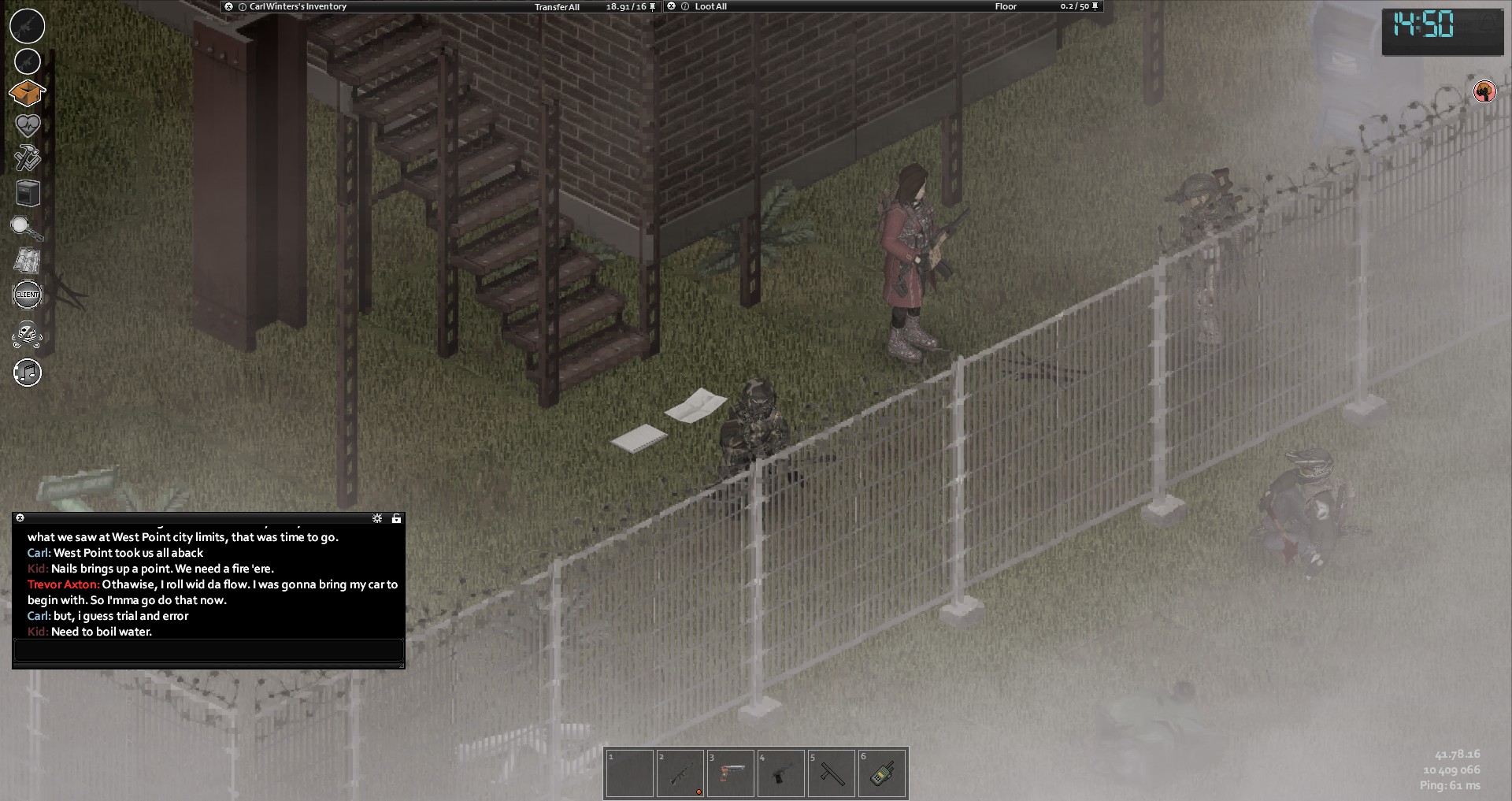Click the furniture moving icon
Image resolution: width=1512 pixels, height=801 pixels.
[x=28, y=193]
